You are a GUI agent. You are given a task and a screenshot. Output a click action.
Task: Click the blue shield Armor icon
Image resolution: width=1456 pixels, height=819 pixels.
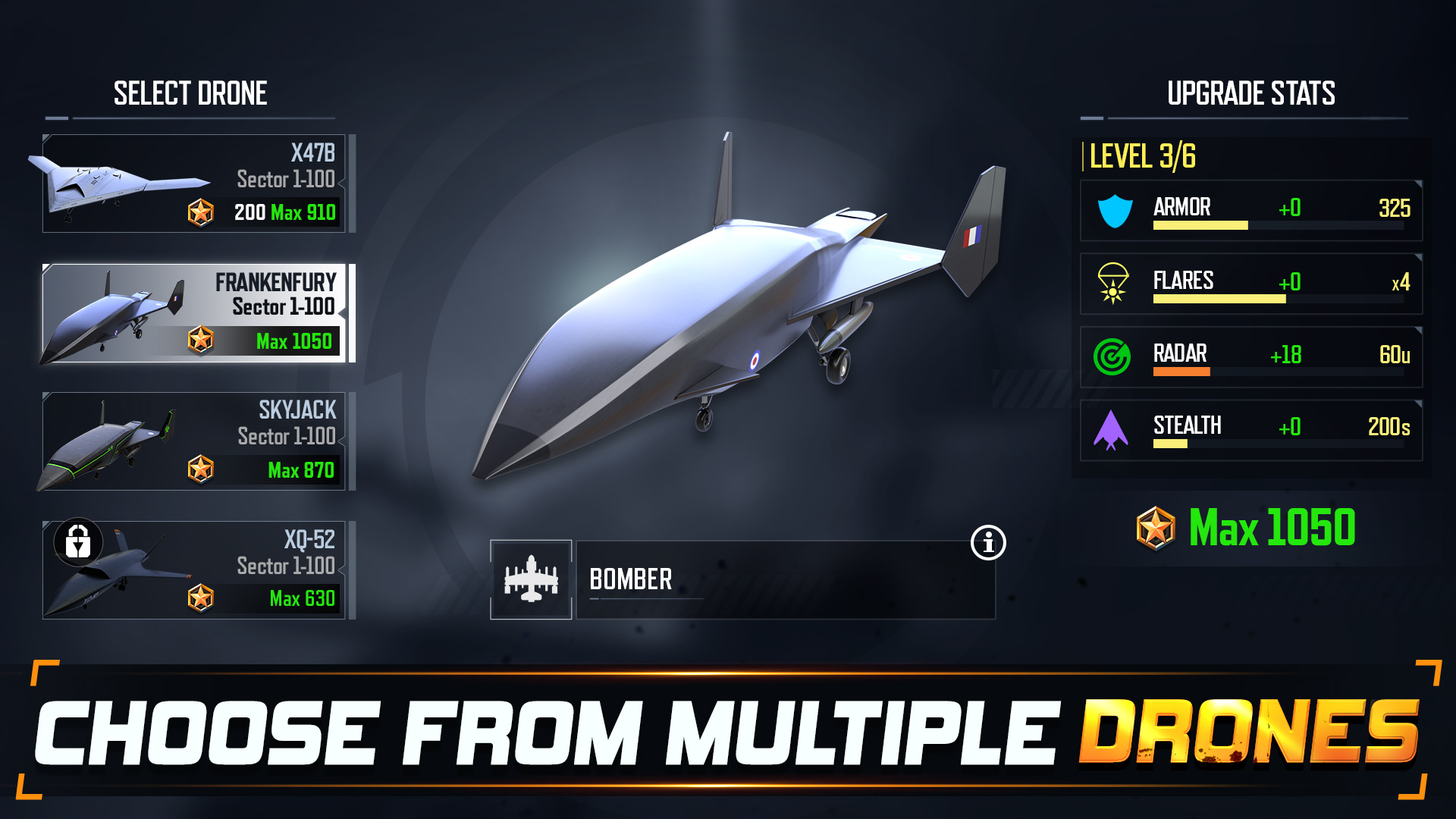point(1113,209)
